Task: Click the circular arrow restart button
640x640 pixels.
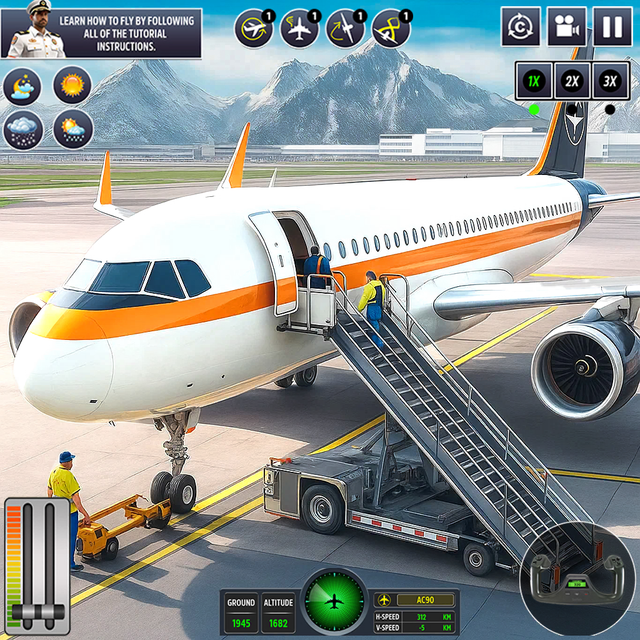Action: coord(521,27)
